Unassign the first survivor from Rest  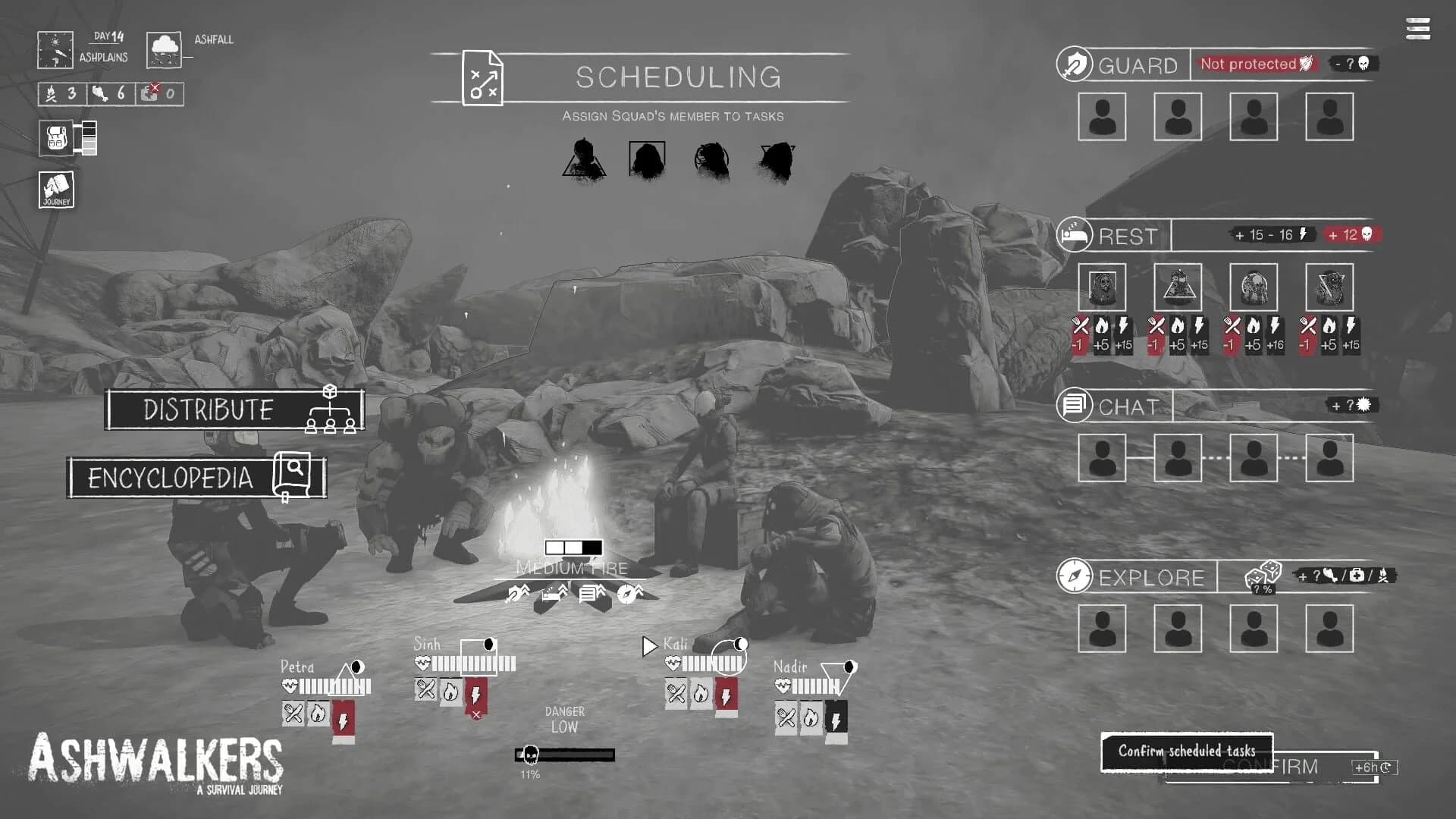pos(1103,287)
